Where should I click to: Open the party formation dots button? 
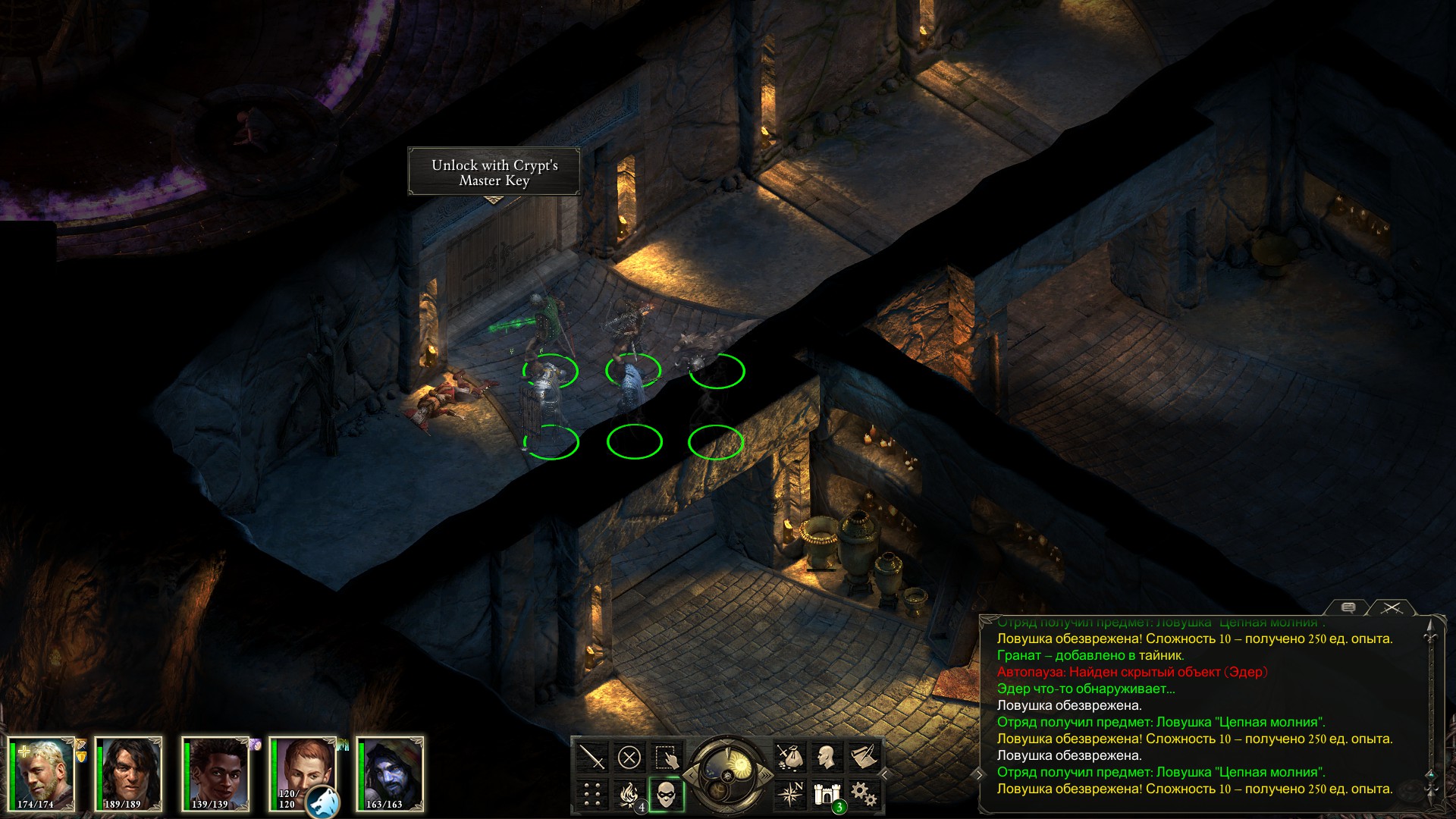pos(591,795)
